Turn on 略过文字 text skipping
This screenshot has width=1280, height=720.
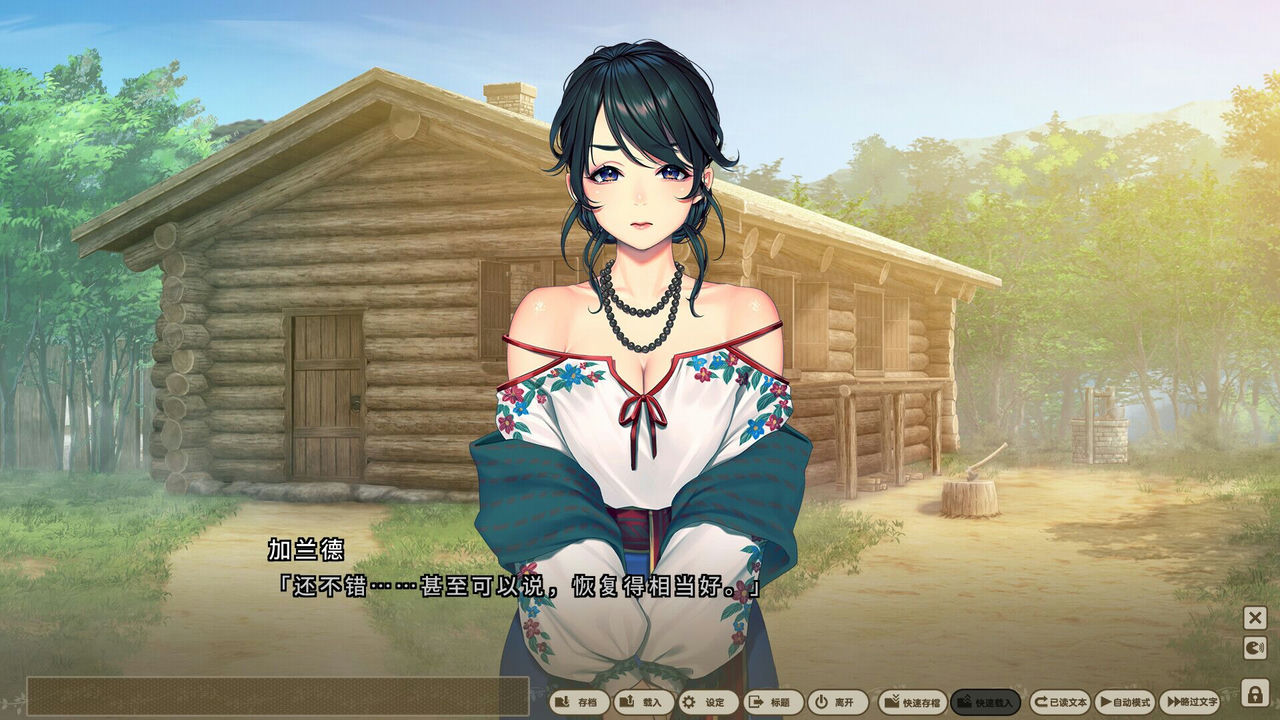(1195, 703)
